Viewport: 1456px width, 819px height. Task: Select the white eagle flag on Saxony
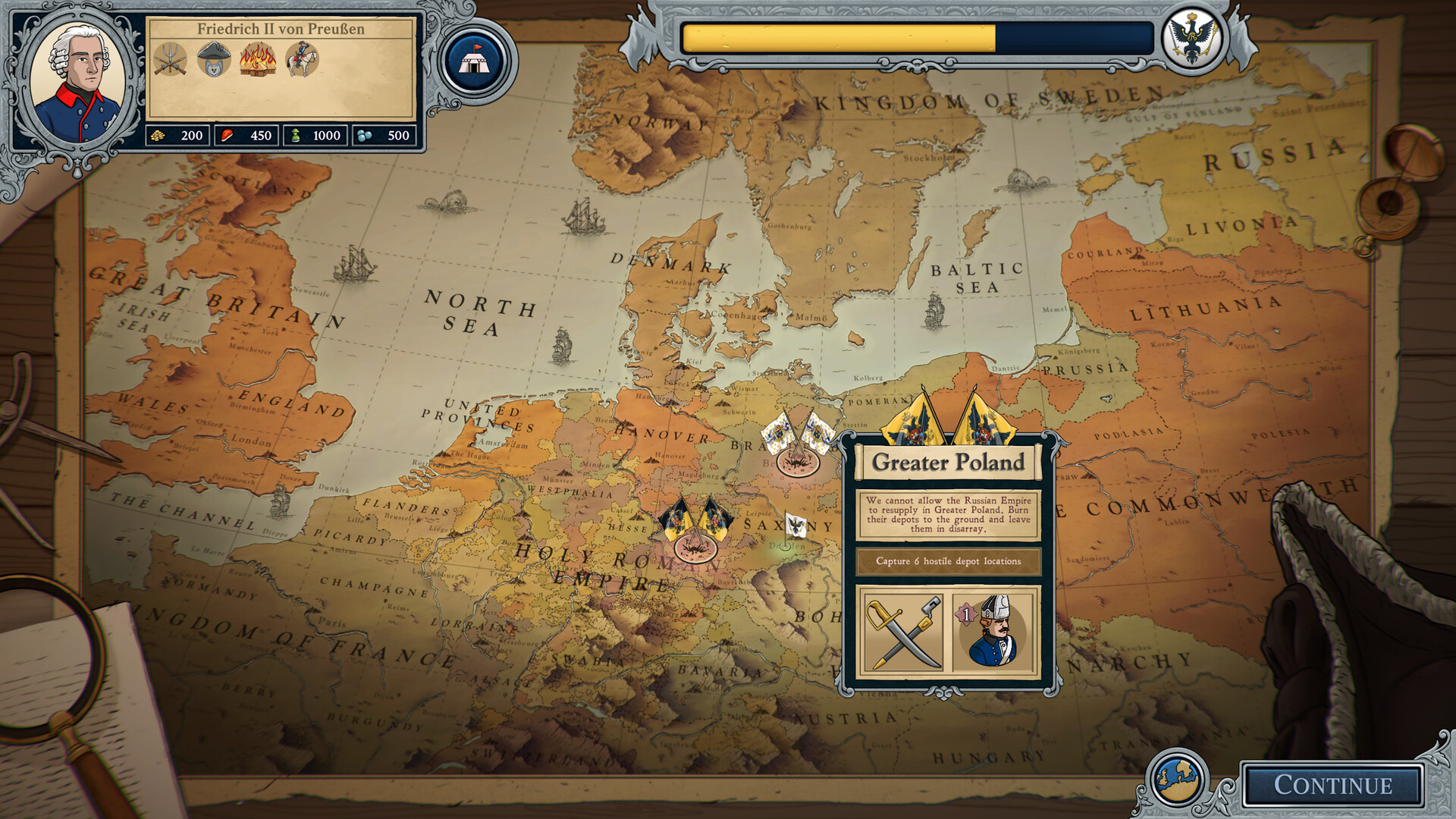pos(795,526)
